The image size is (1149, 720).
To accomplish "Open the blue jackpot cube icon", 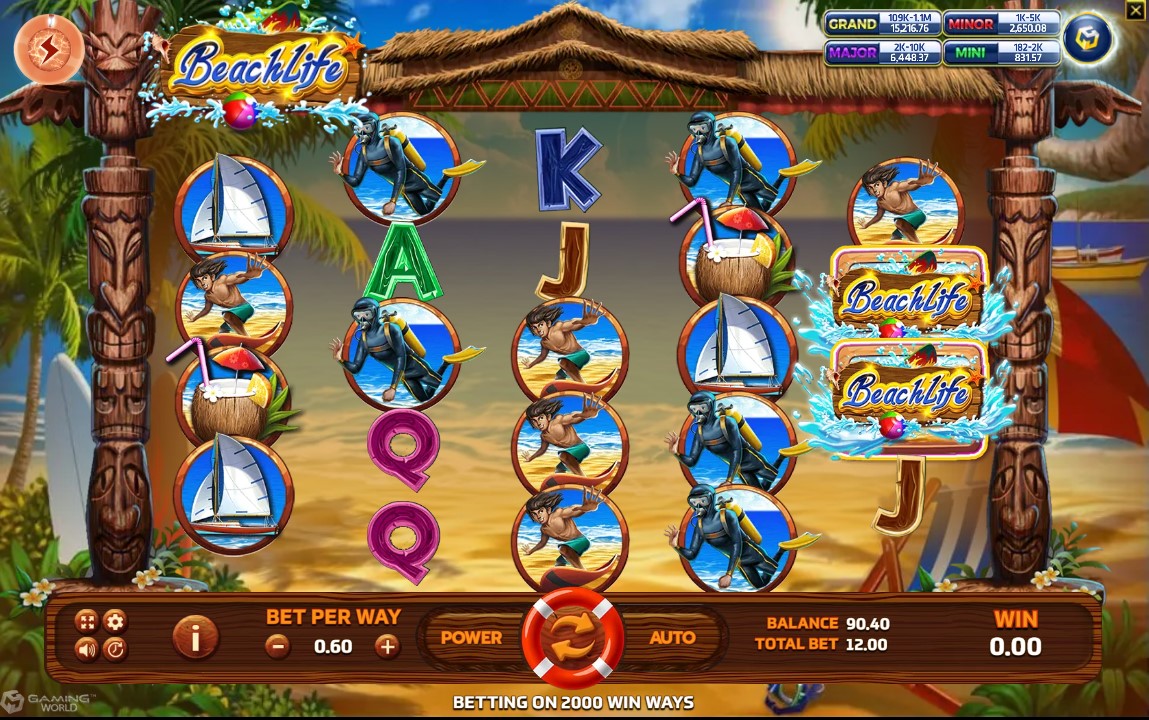I will coord(1088,39).
